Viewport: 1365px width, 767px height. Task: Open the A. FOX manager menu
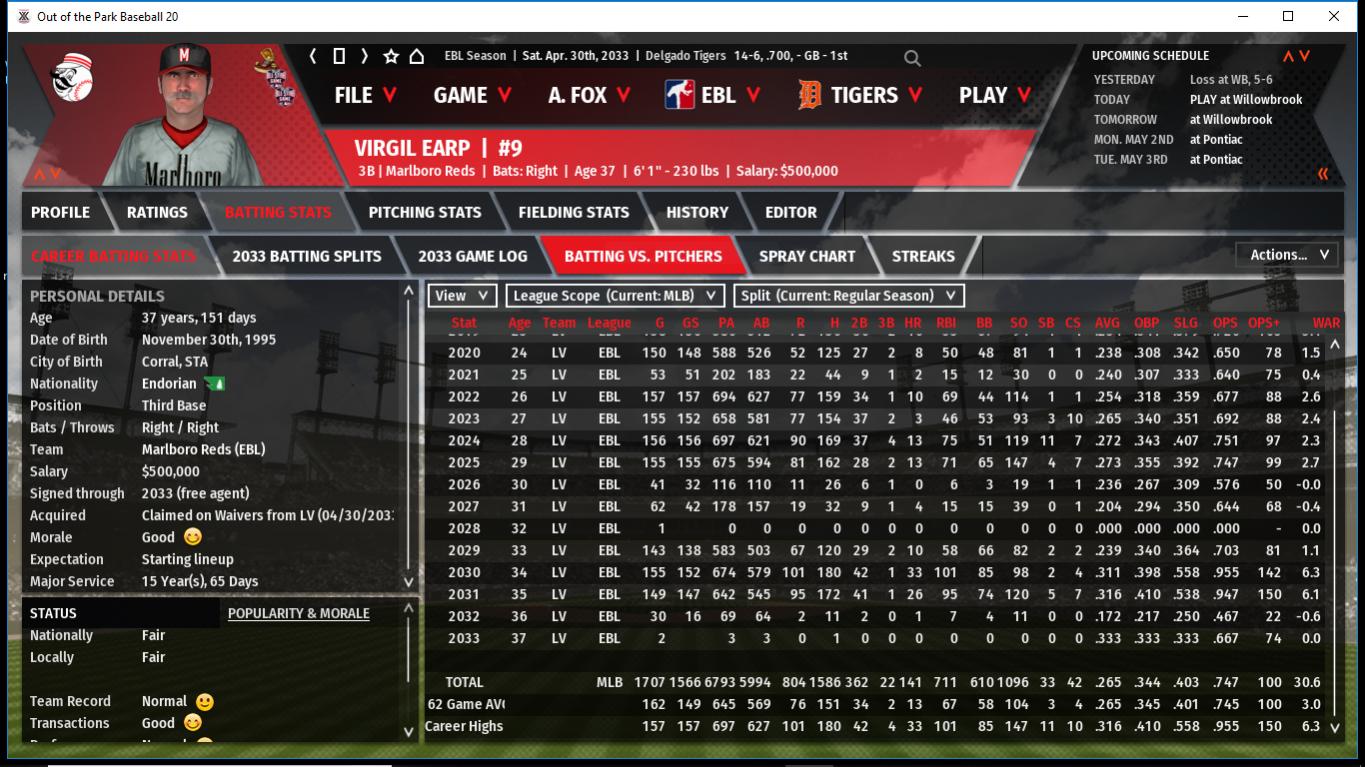click(x=589, y=95)
